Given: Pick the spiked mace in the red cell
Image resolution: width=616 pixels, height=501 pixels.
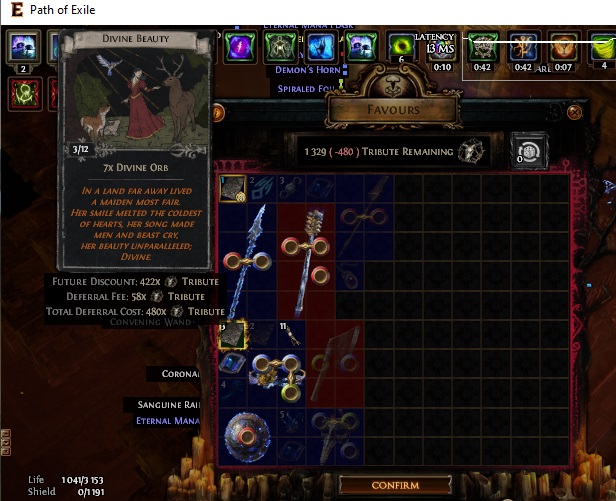Looking at the screenshot, I should (x=305, y=255).
